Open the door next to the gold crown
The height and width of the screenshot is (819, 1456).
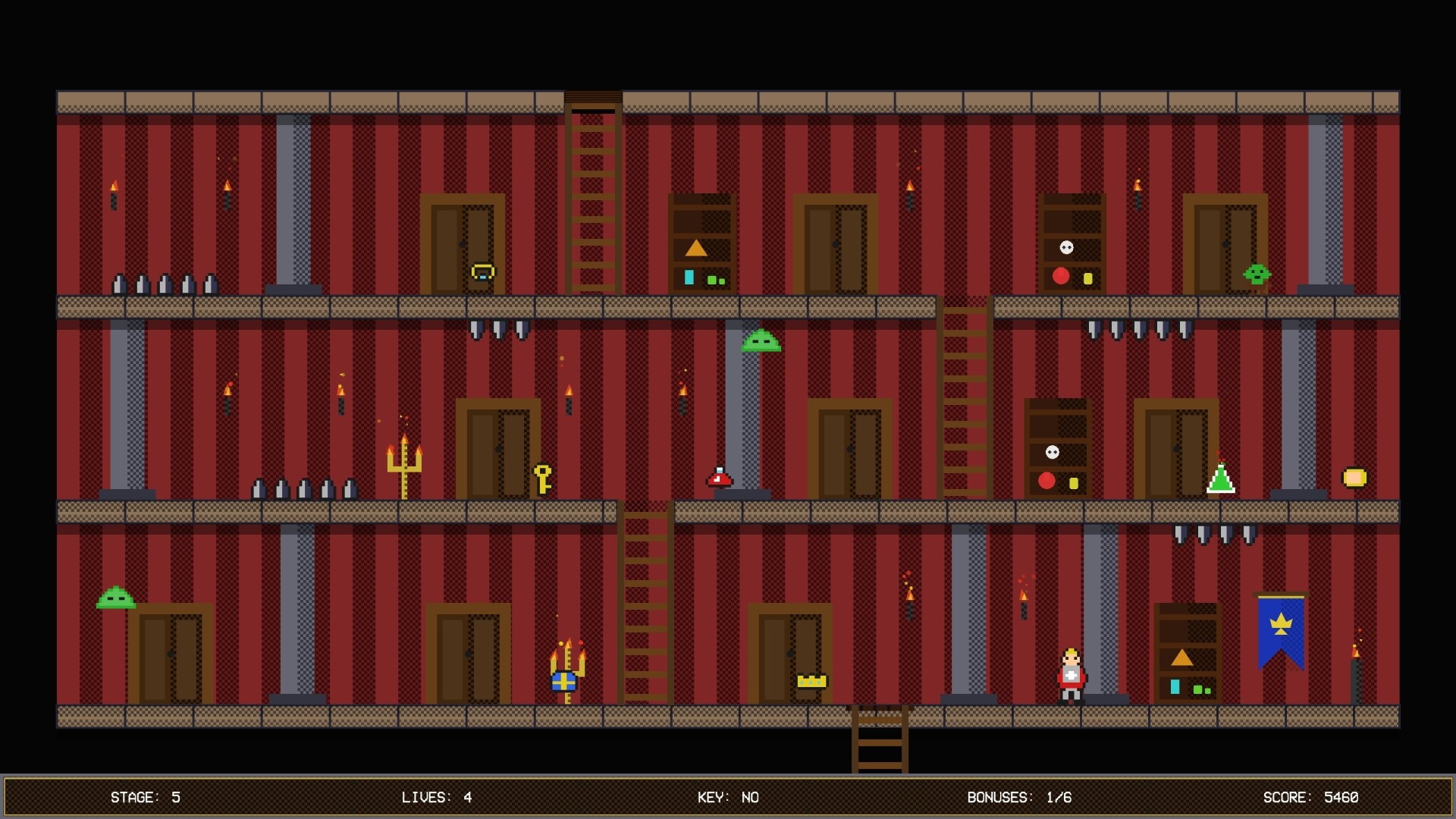coord(789,652)
